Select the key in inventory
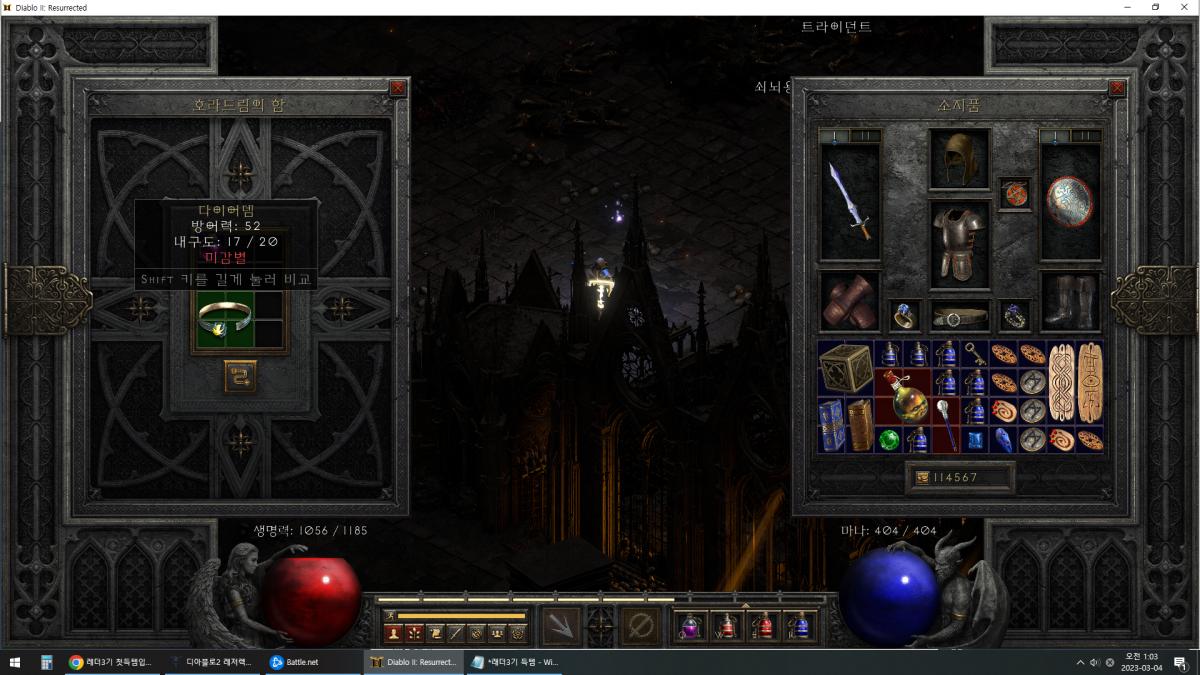This screenshot has width=1200, height=675. pyautogui.click(x=975, y=353)
